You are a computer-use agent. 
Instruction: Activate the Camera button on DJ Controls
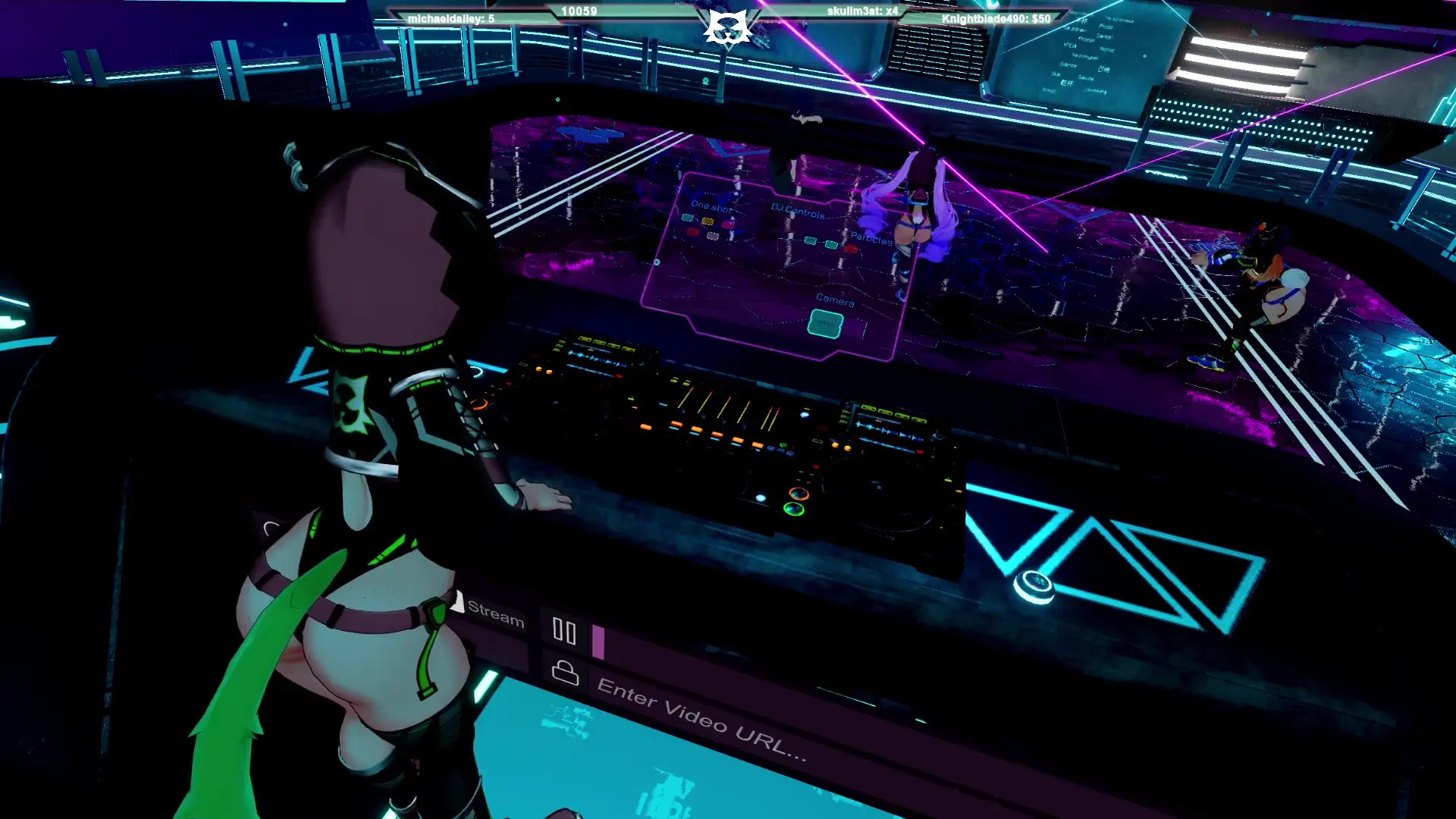tap(825, 324)
